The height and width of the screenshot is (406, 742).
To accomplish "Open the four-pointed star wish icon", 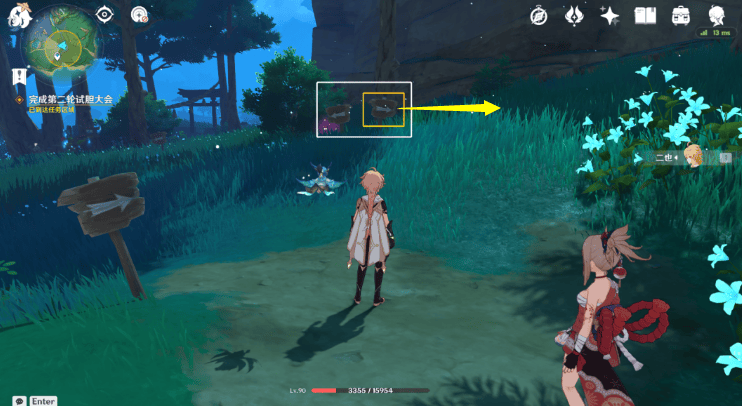I will [609, 16].
